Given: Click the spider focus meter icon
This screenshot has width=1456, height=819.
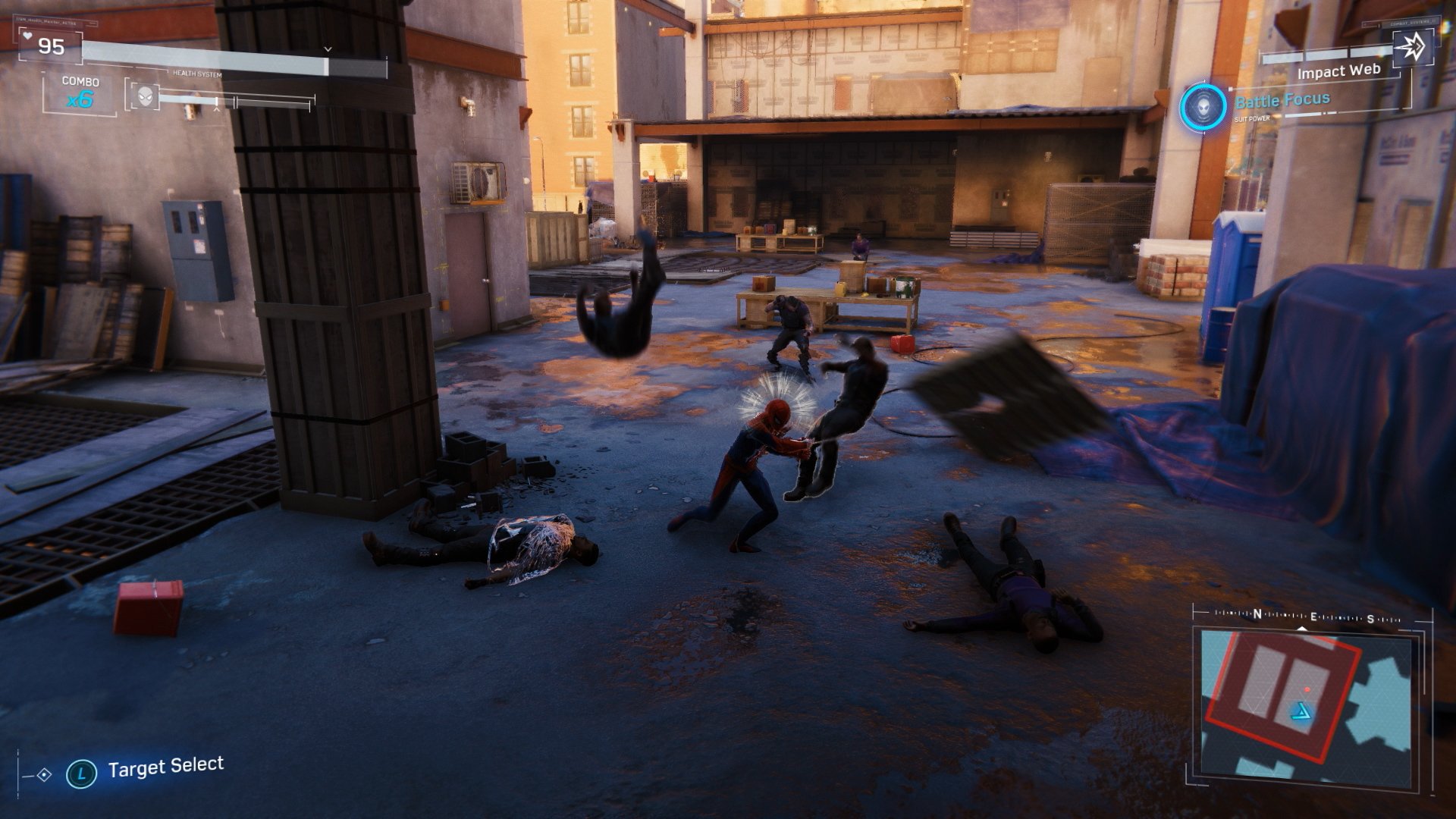Looking at the screenshot, I should coord(144,96).
